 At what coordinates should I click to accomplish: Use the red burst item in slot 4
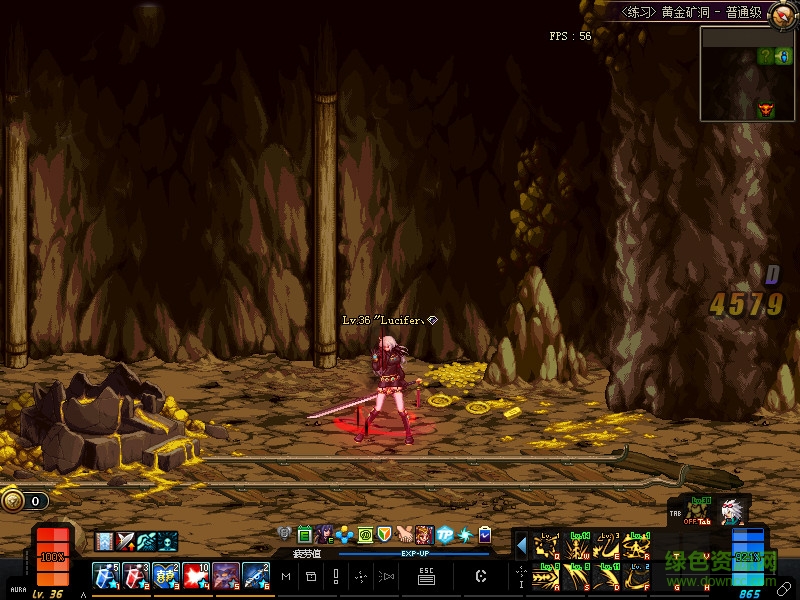point(195,575)
